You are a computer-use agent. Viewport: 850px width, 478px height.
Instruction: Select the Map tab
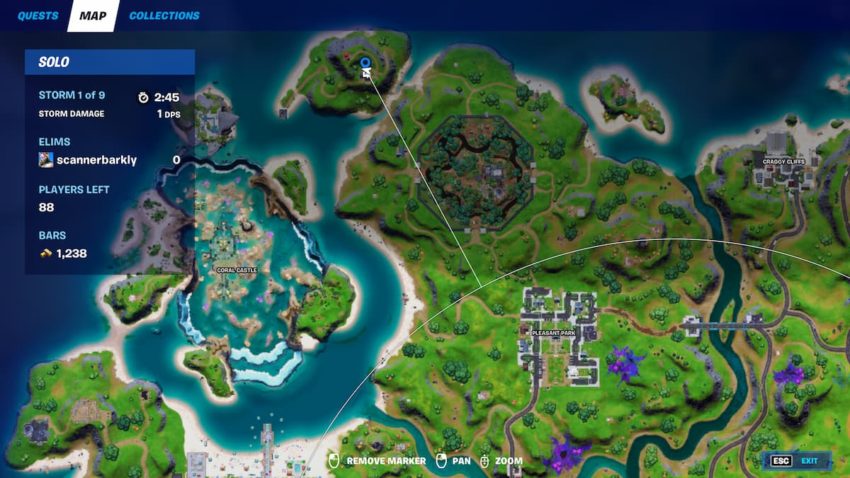pyautogui.click(x=93, y=16)
